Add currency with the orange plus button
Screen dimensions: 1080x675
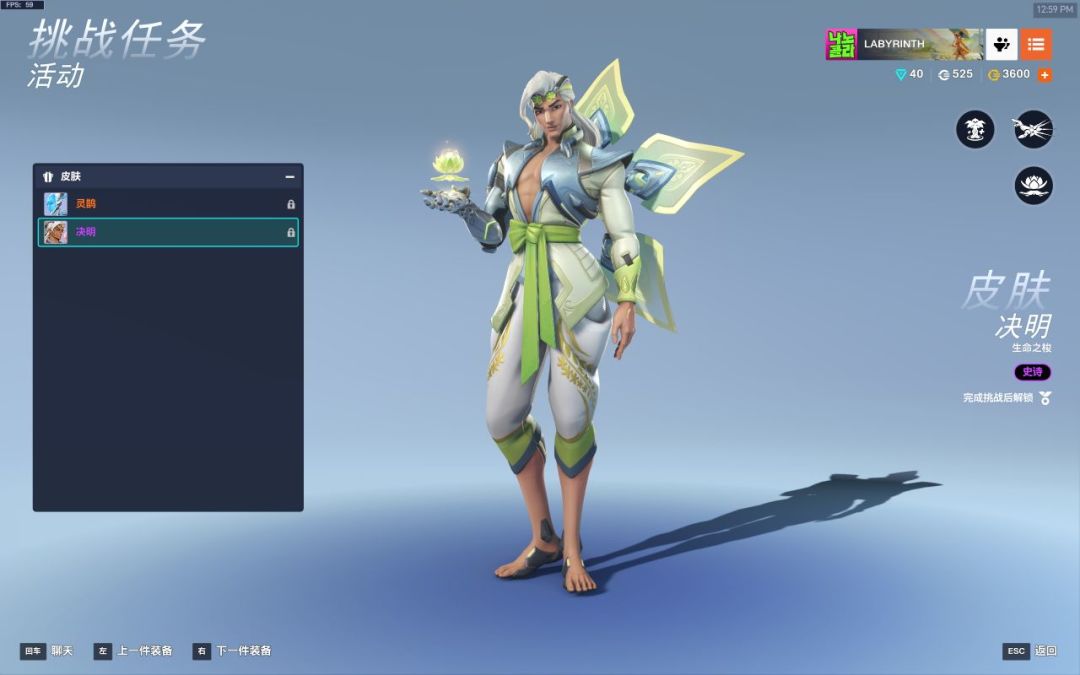(1045, 75)
